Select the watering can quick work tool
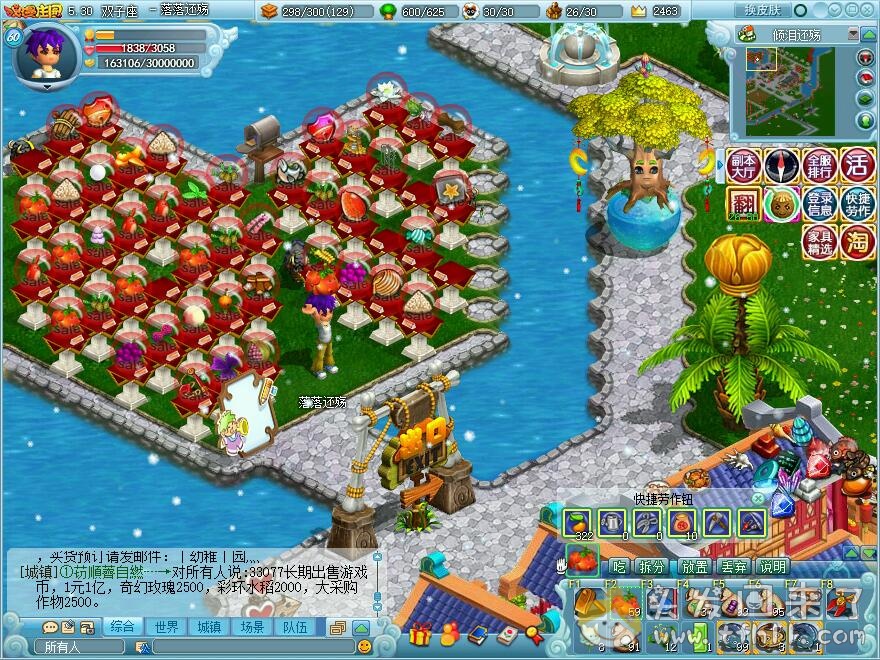880x660 pixels. (x=613, y=522)
